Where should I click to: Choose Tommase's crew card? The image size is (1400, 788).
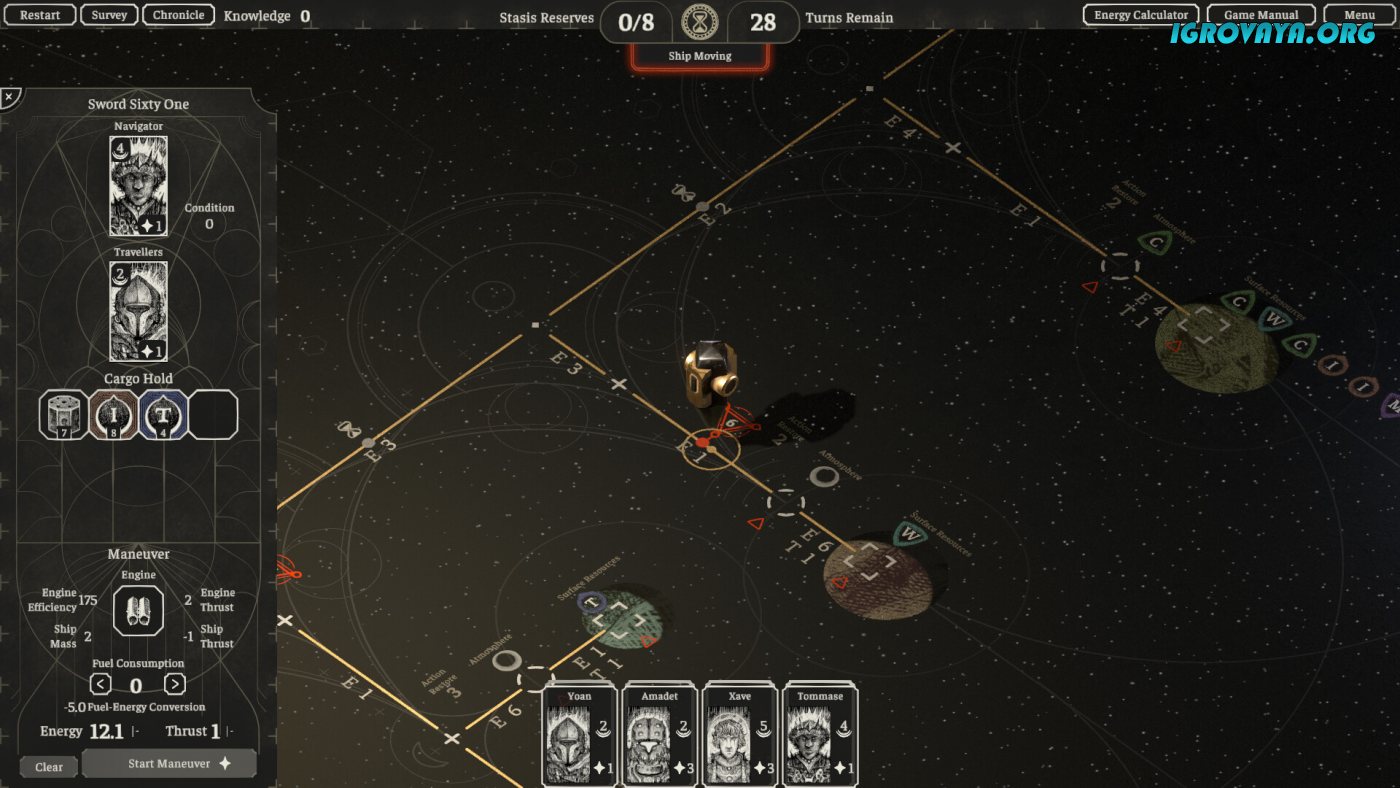coord(820,735)
